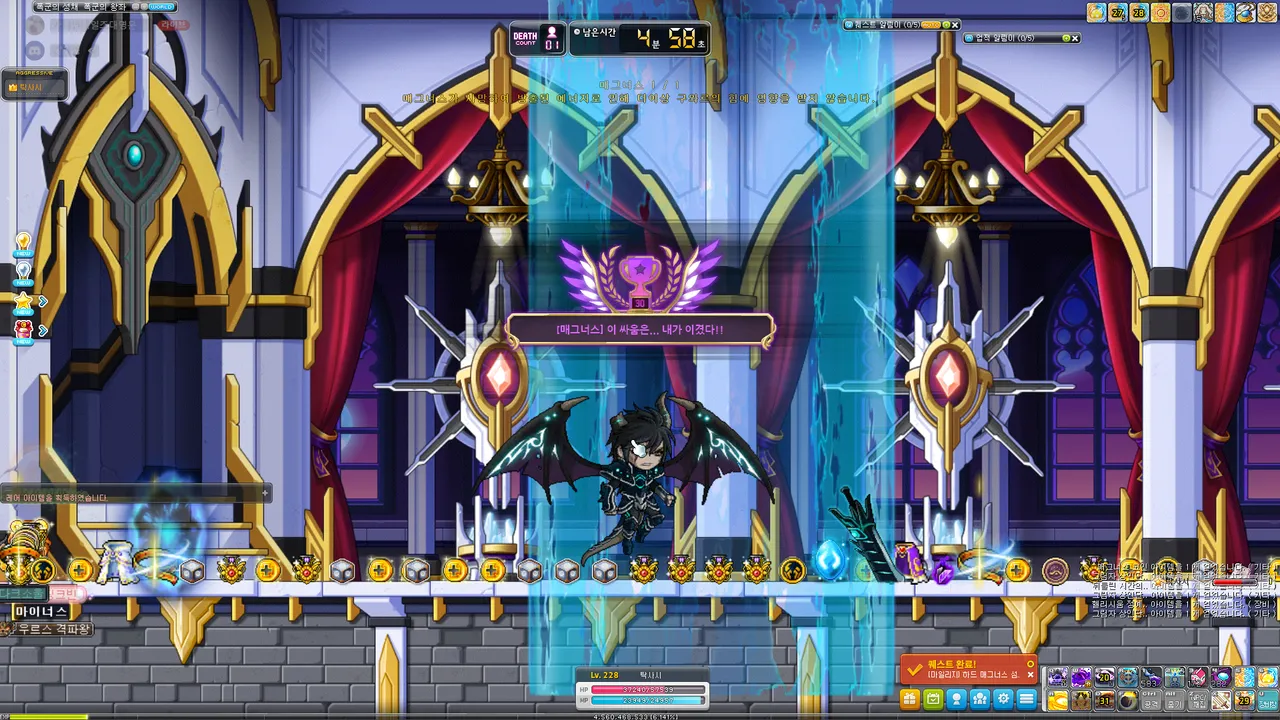Click the quest complete notification banner

[968, 669]
